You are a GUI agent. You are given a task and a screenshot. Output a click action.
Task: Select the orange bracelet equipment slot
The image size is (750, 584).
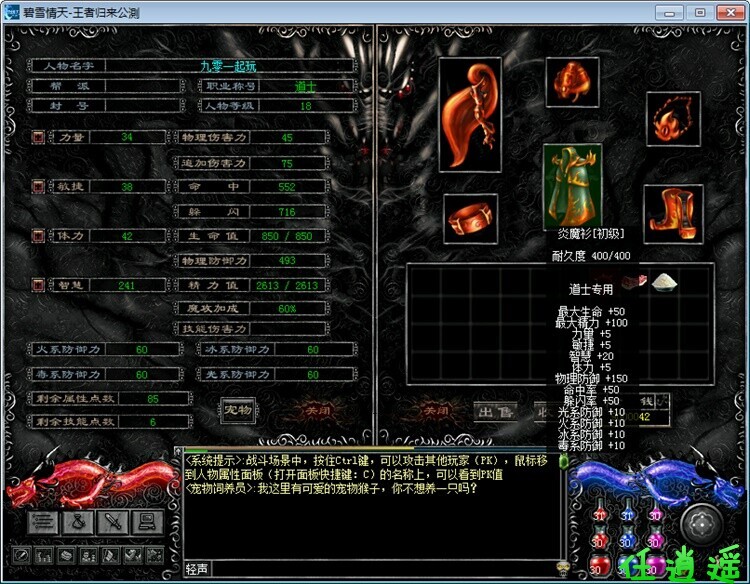pos(471,217)
